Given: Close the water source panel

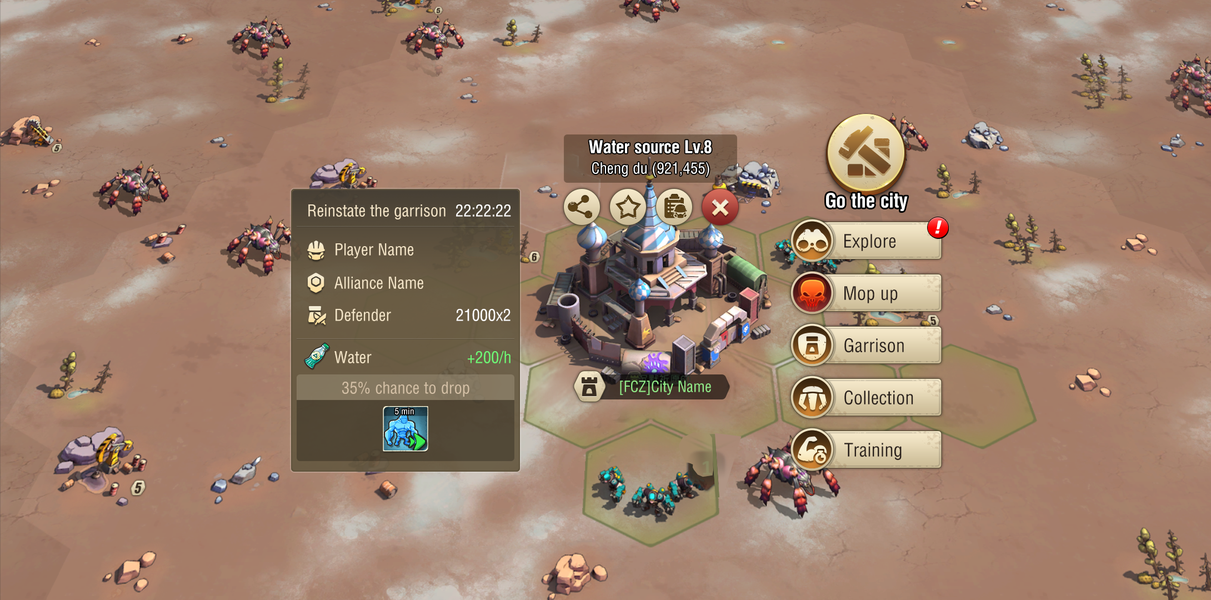Looking at the screenshot, I should 720,208.
